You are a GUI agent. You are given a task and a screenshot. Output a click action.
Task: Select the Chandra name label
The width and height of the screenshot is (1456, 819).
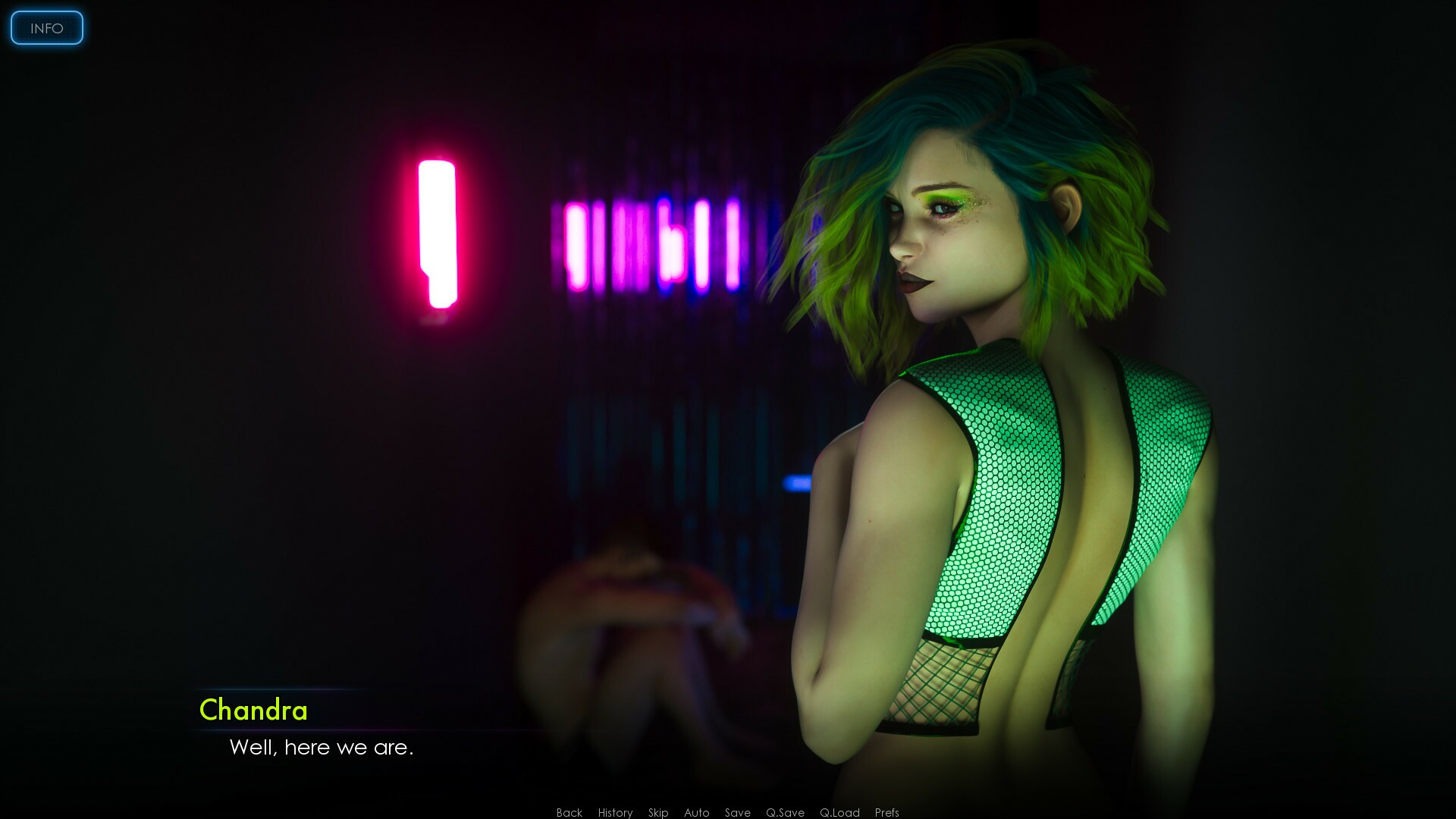click(253, 711)
